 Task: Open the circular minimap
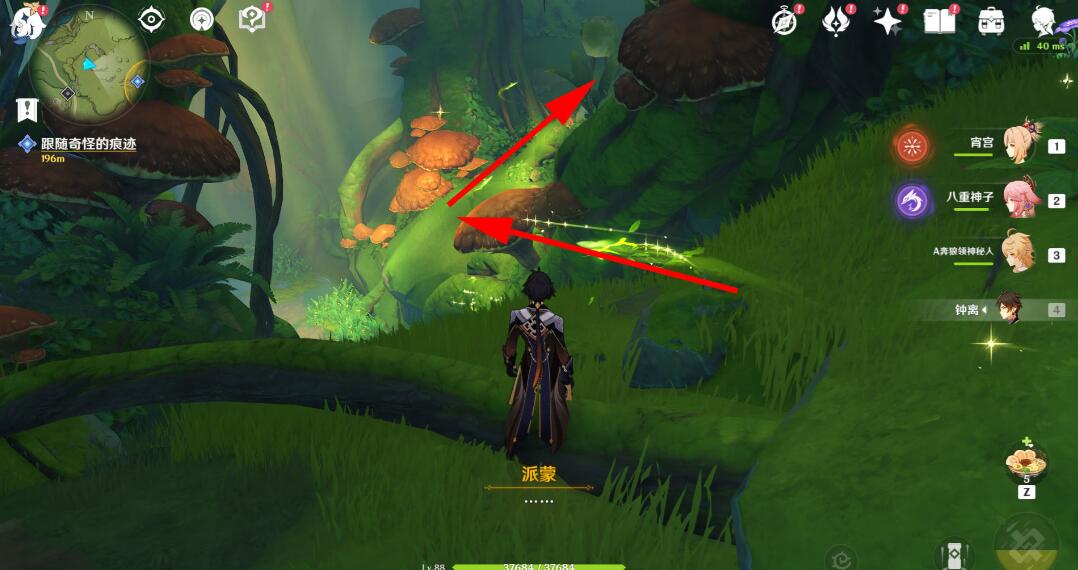88,66
